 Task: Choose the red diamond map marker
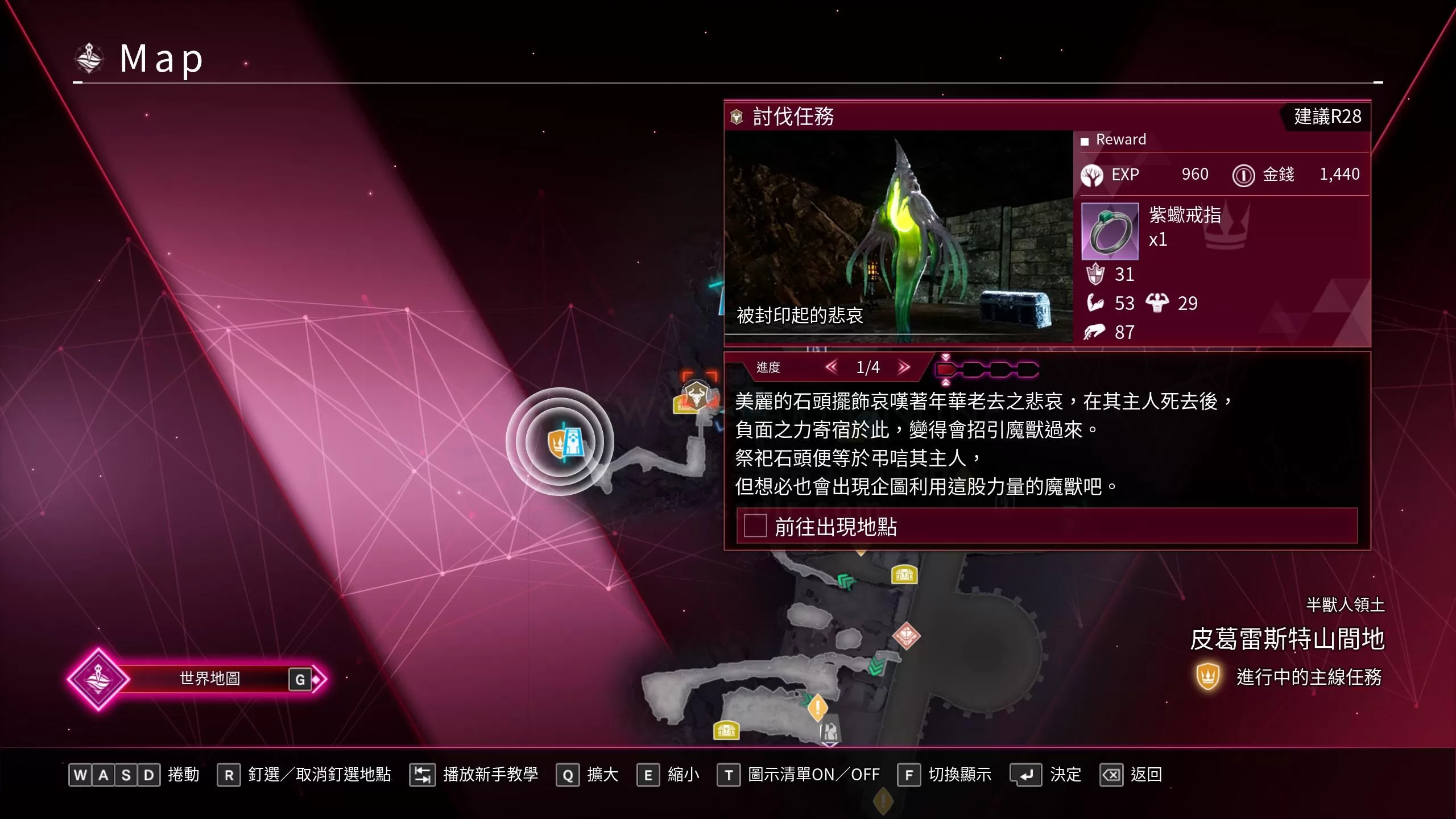[x=907, y=635]
